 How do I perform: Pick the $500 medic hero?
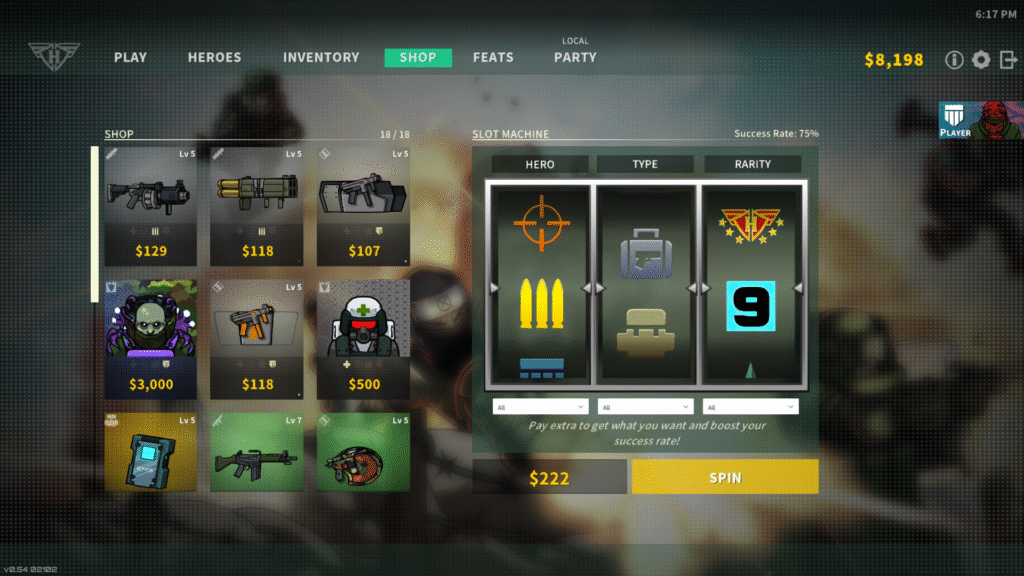[x=364, y=339]
